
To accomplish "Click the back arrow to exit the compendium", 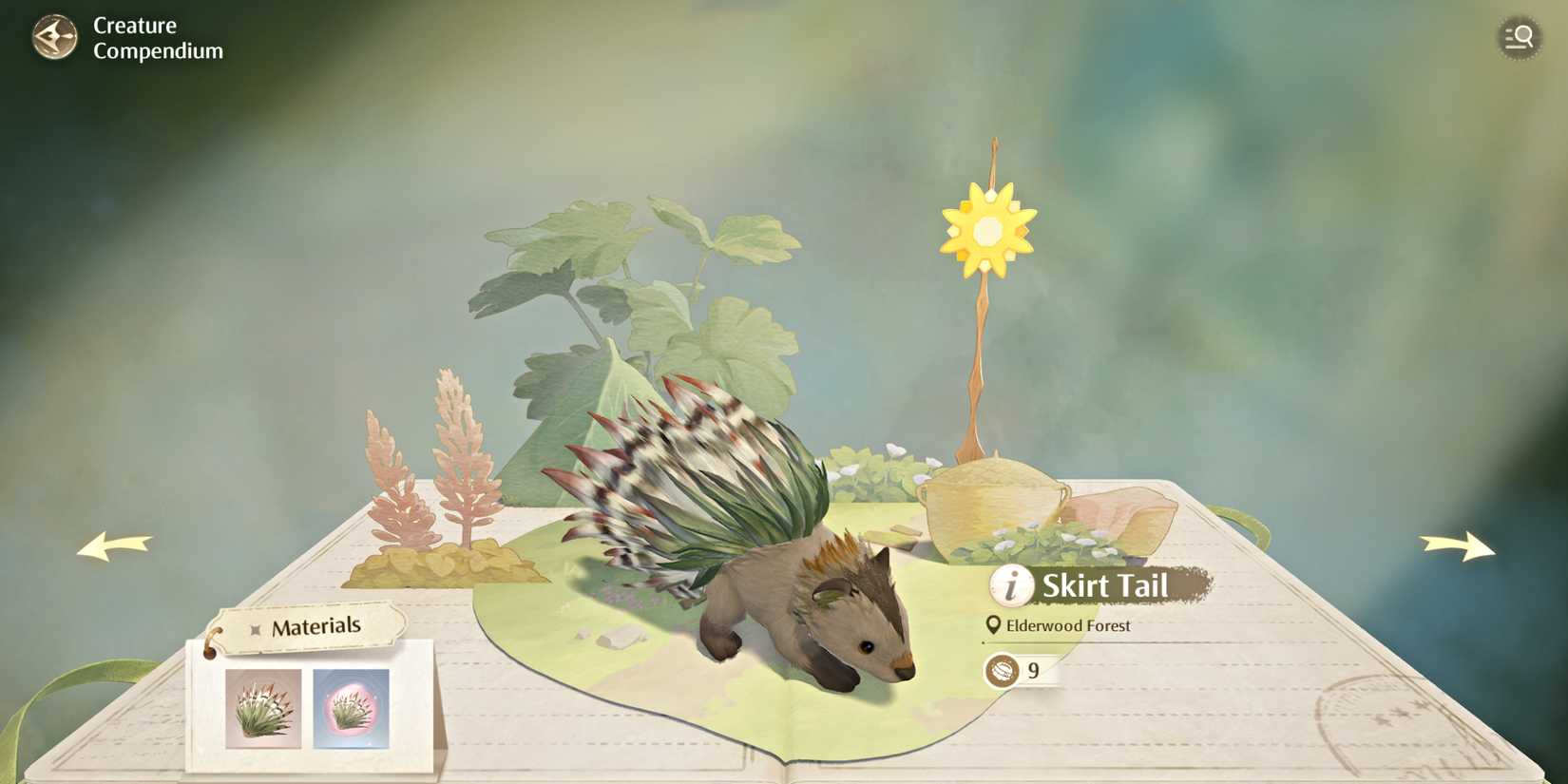I will 54,38.
